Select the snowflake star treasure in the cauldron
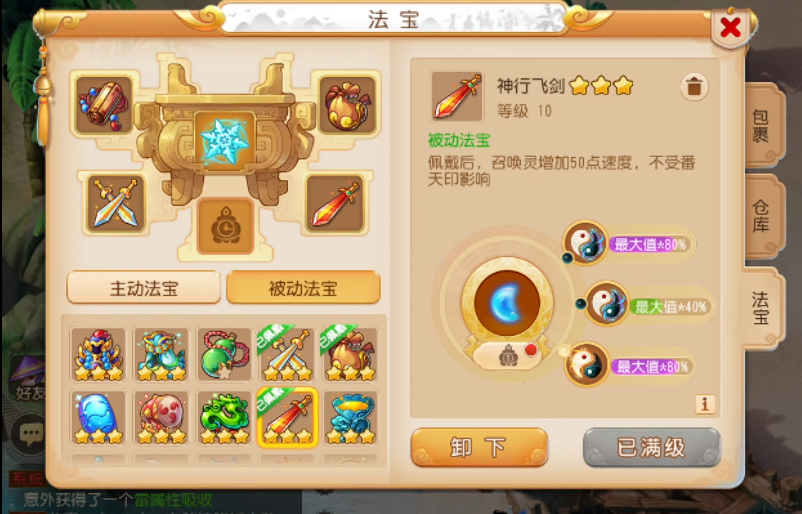Viewport: 802px width, 514px height. pyautogui.click(x=223, y=138)
